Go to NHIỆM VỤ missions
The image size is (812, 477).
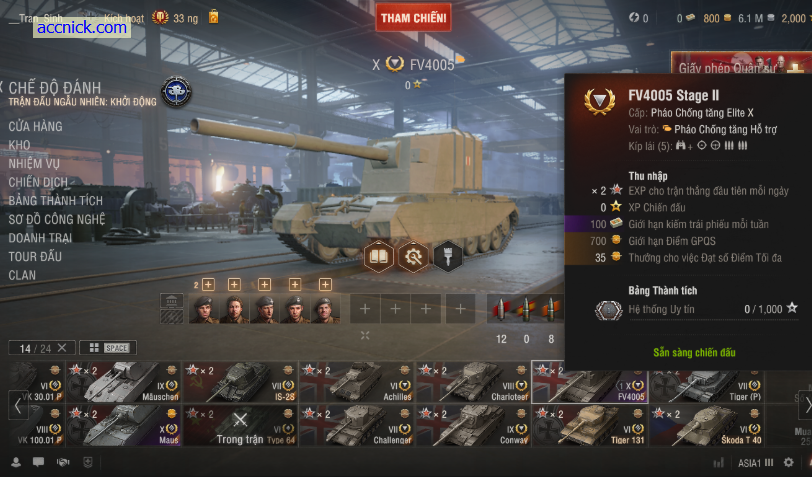(35, 164)
